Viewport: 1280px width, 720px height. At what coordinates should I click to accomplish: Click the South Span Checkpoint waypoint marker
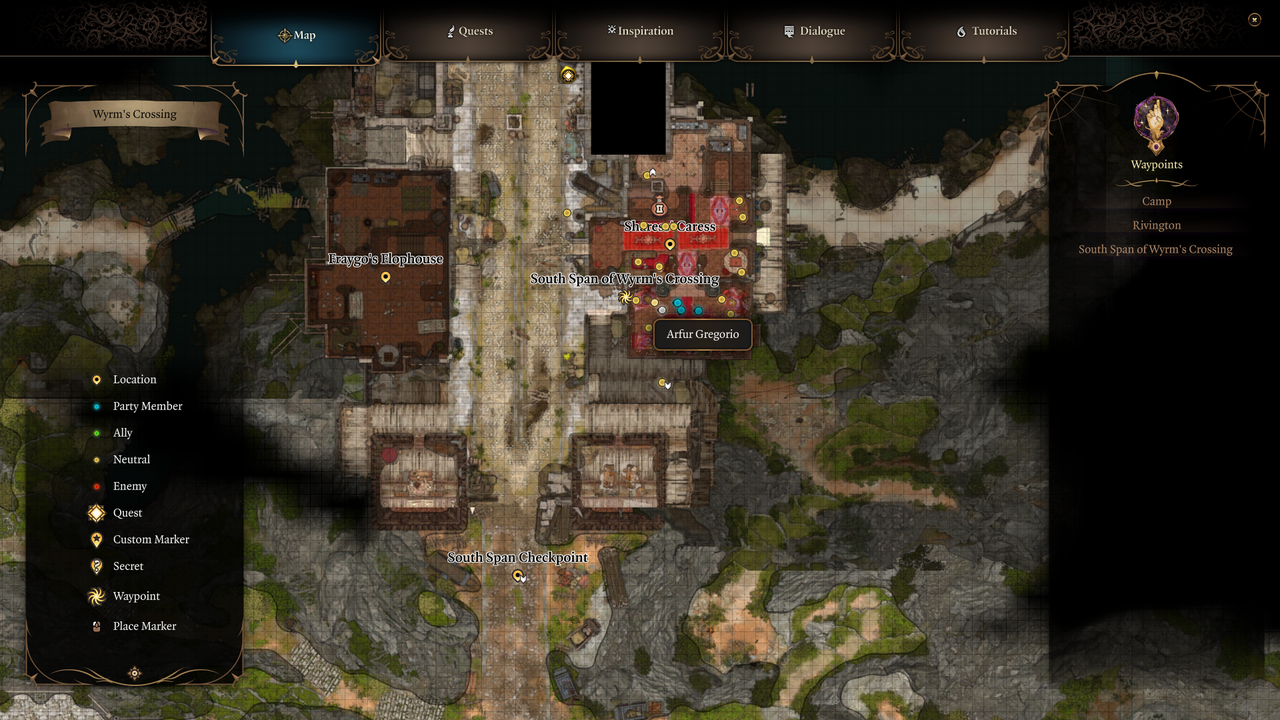pos(518,576)
